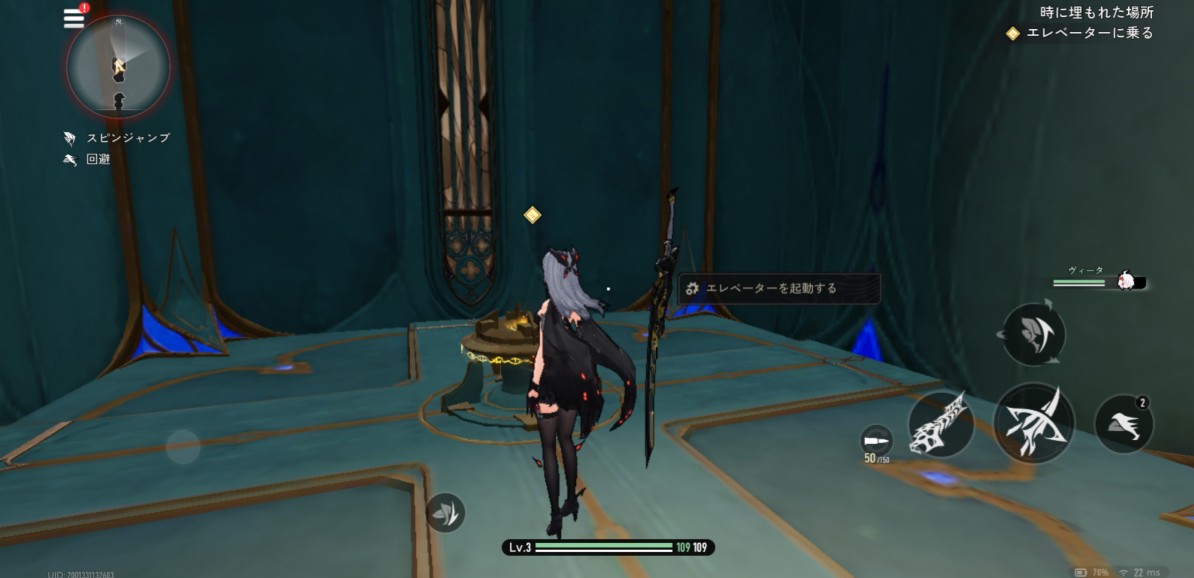This screenshot has width=1194, height=578.
Task: Tap the round skill icon beside the level bar
Action: point(445,512)
